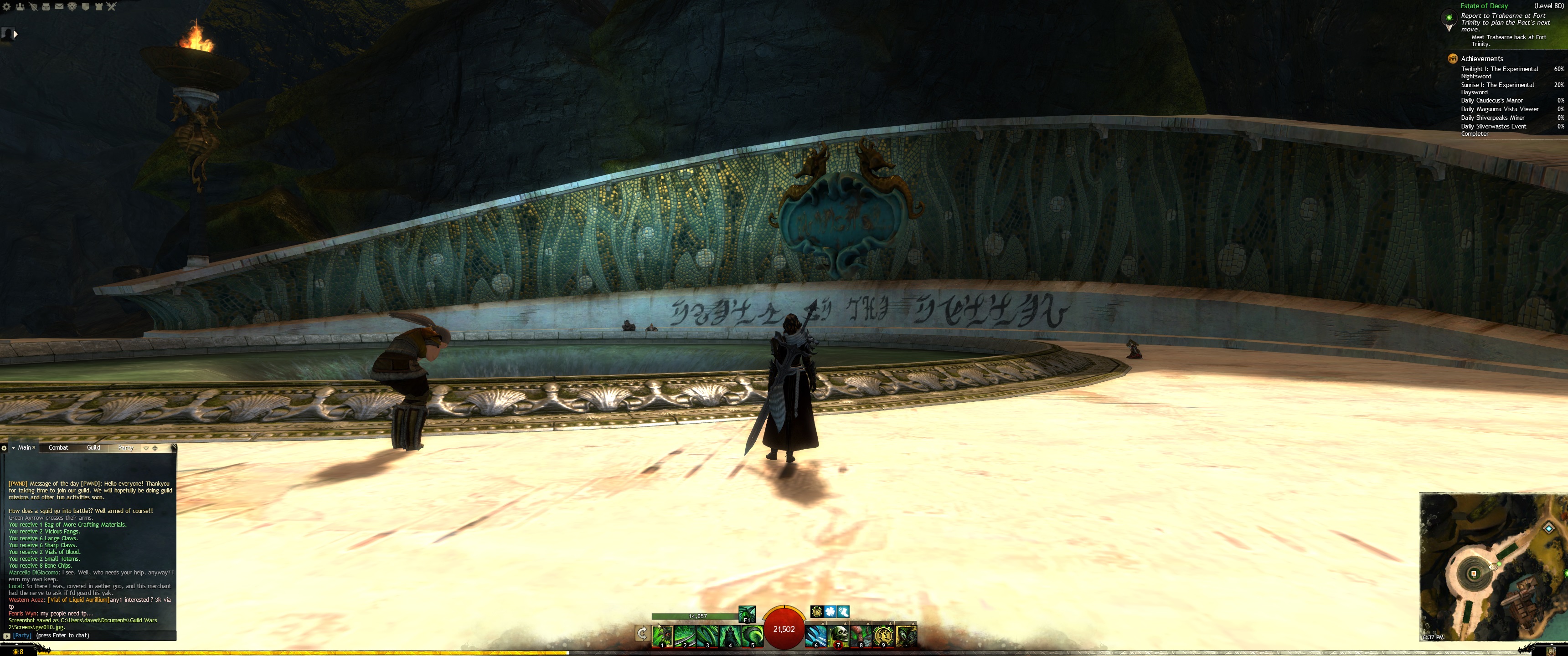Open the mail envelope icon
Image resolution: width=1568 pixels, height=656 pixels.
tap(59, 7)
